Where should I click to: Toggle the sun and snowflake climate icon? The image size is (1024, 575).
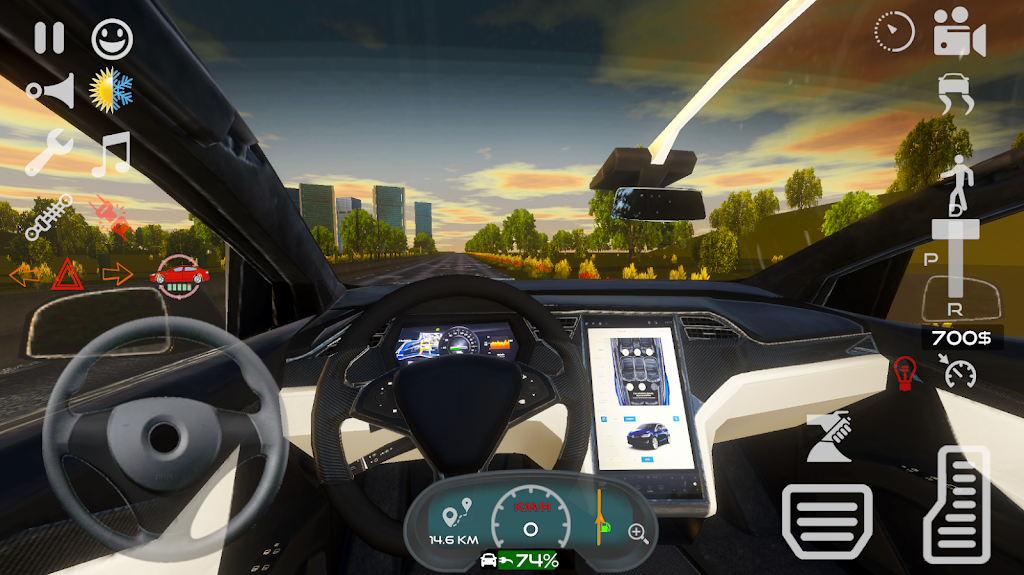[111, 91]
